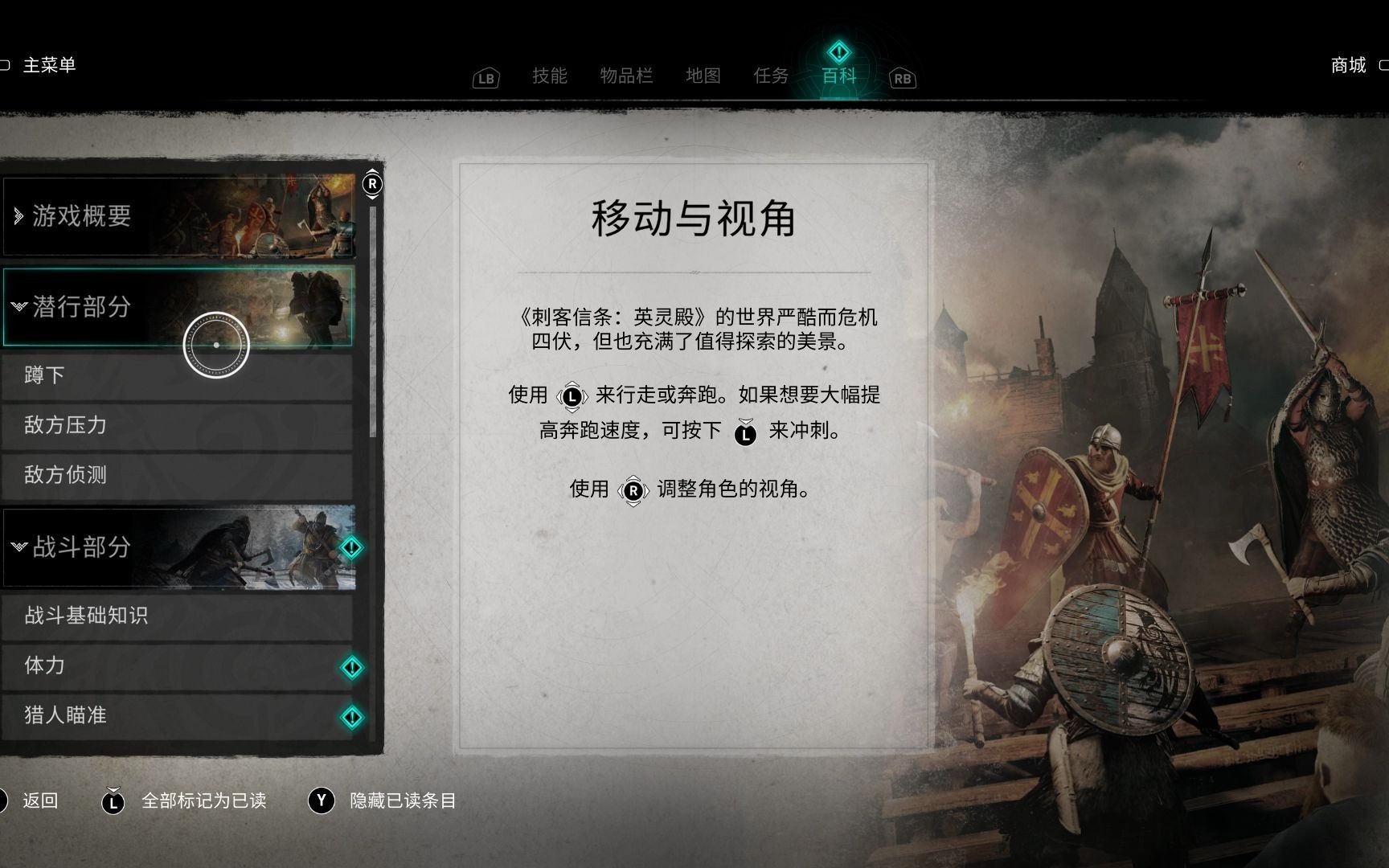1389x868 pixels.
Task: Open the 商城 store
Action: click(1349, 66)
